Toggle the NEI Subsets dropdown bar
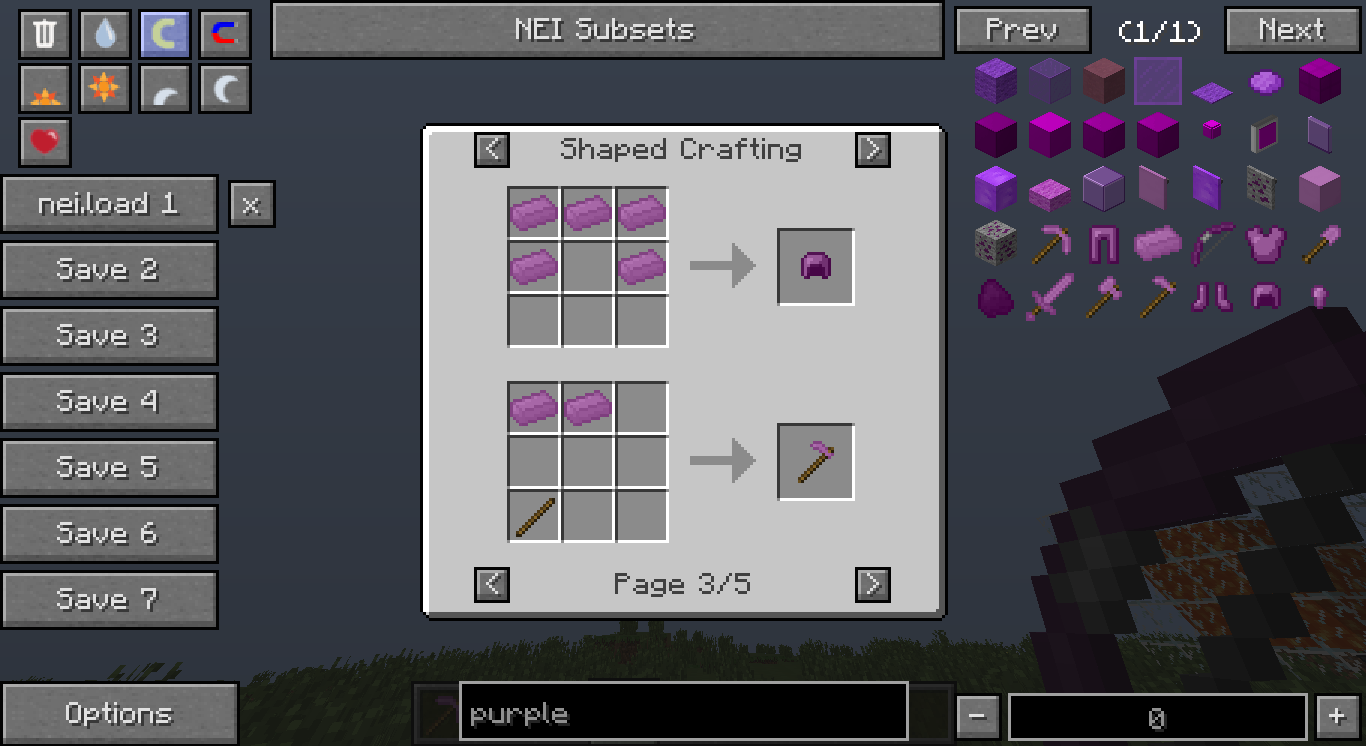 606,30
